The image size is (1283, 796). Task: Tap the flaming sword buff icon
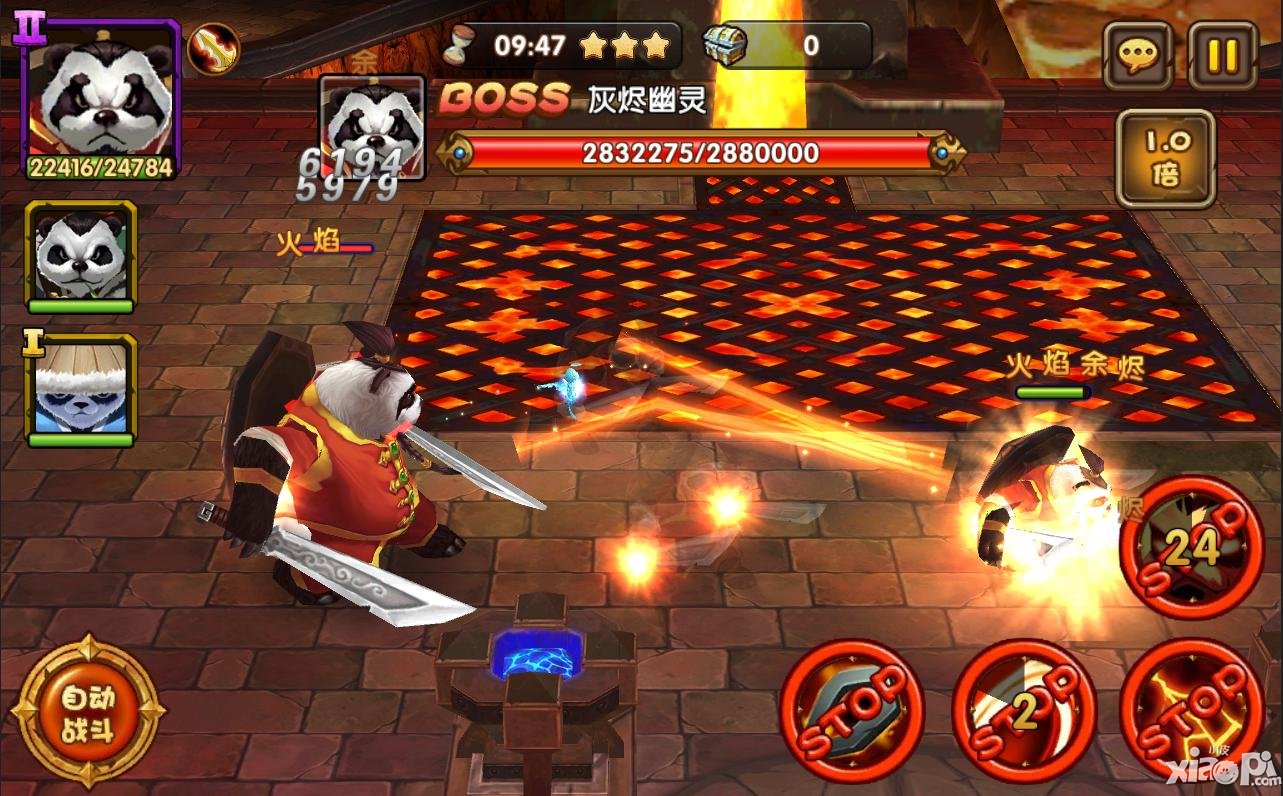213,47
